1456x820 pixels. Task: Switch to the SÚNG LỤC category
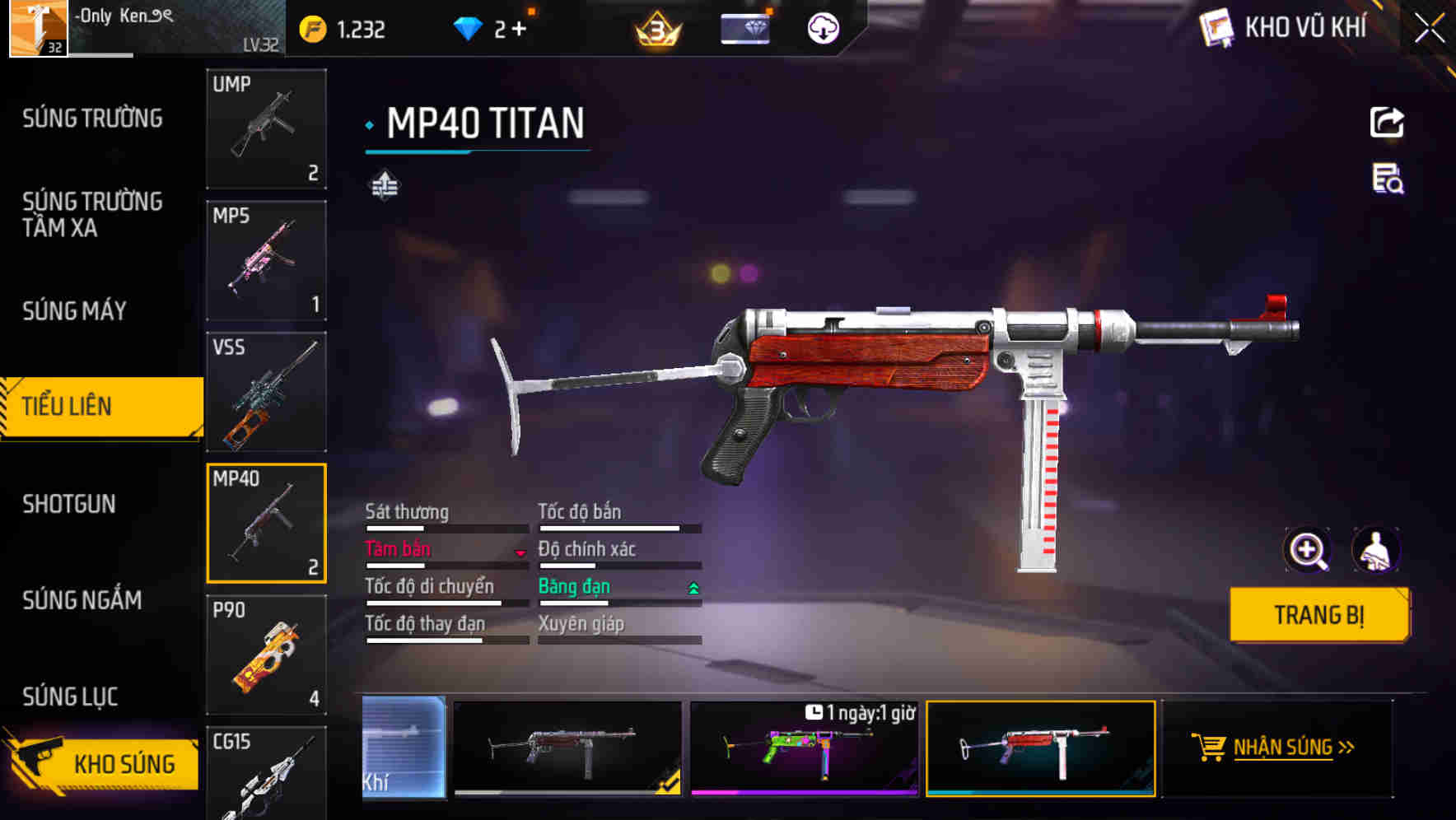click(70, 697)
